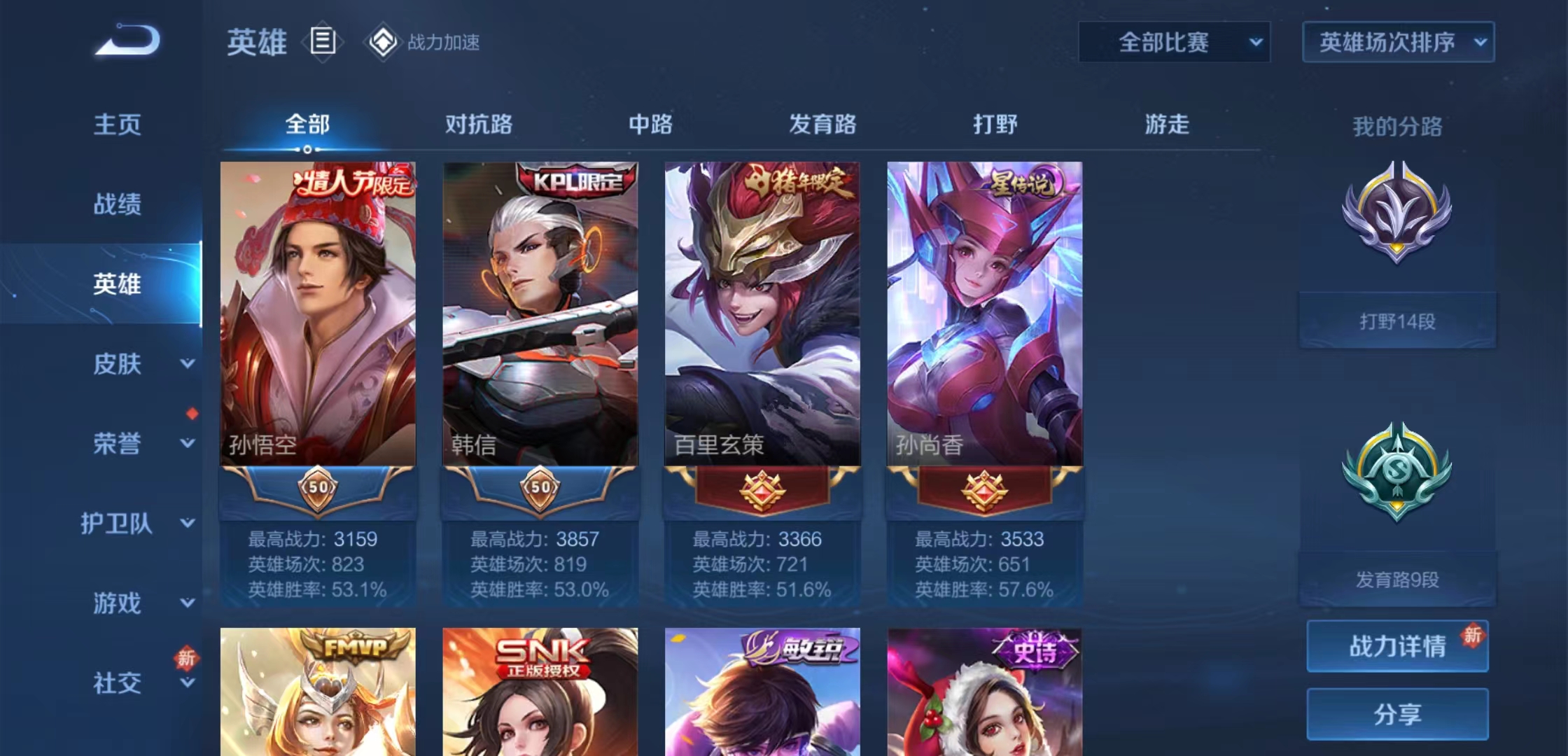1568x756 pixels.
Task: Click the page indicator dot under 全部
Action: (307, 149)
